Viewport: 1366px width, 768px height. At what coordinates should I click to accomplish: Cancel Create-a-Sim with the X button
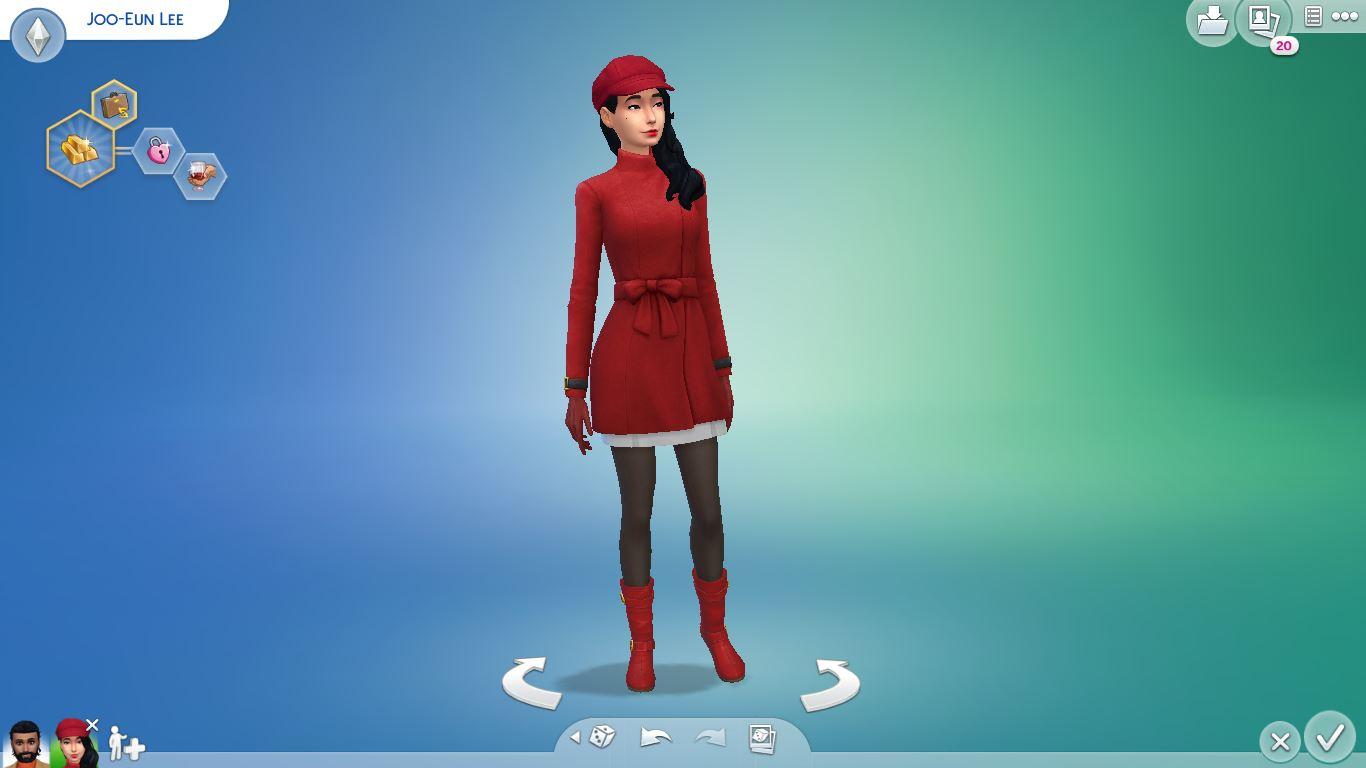click(x=1279, y=741)
